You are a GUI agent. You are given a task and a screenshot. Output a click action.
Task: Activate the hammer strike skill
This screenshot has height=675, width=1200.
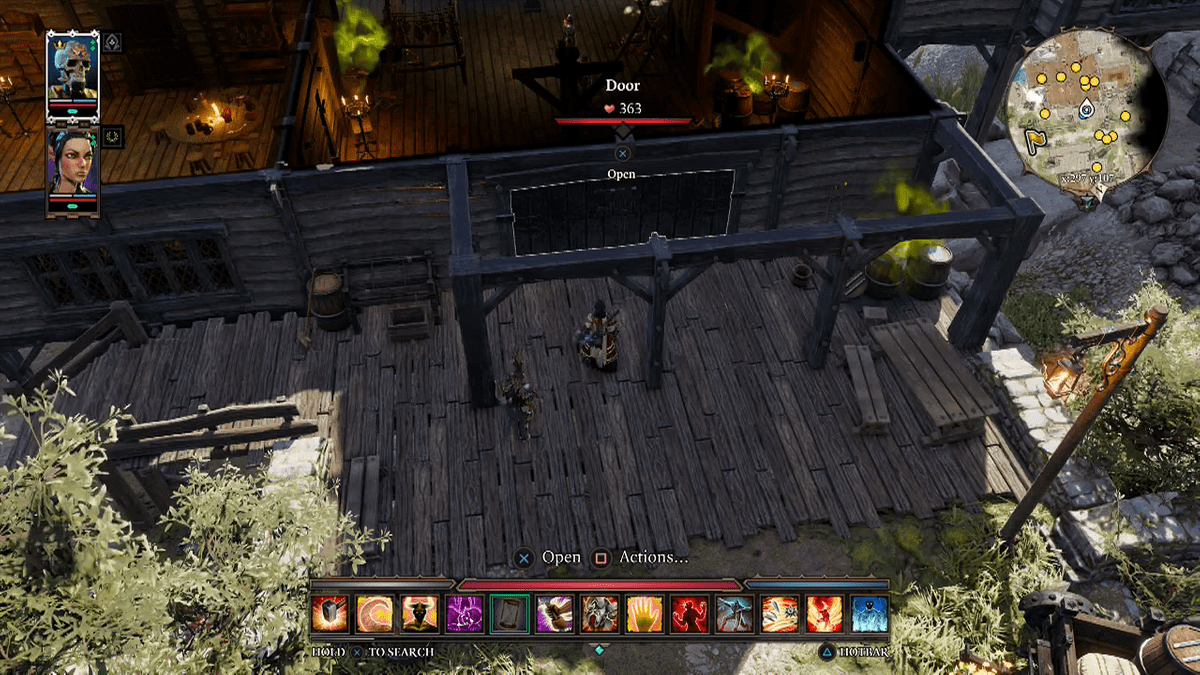coord(329,614)
